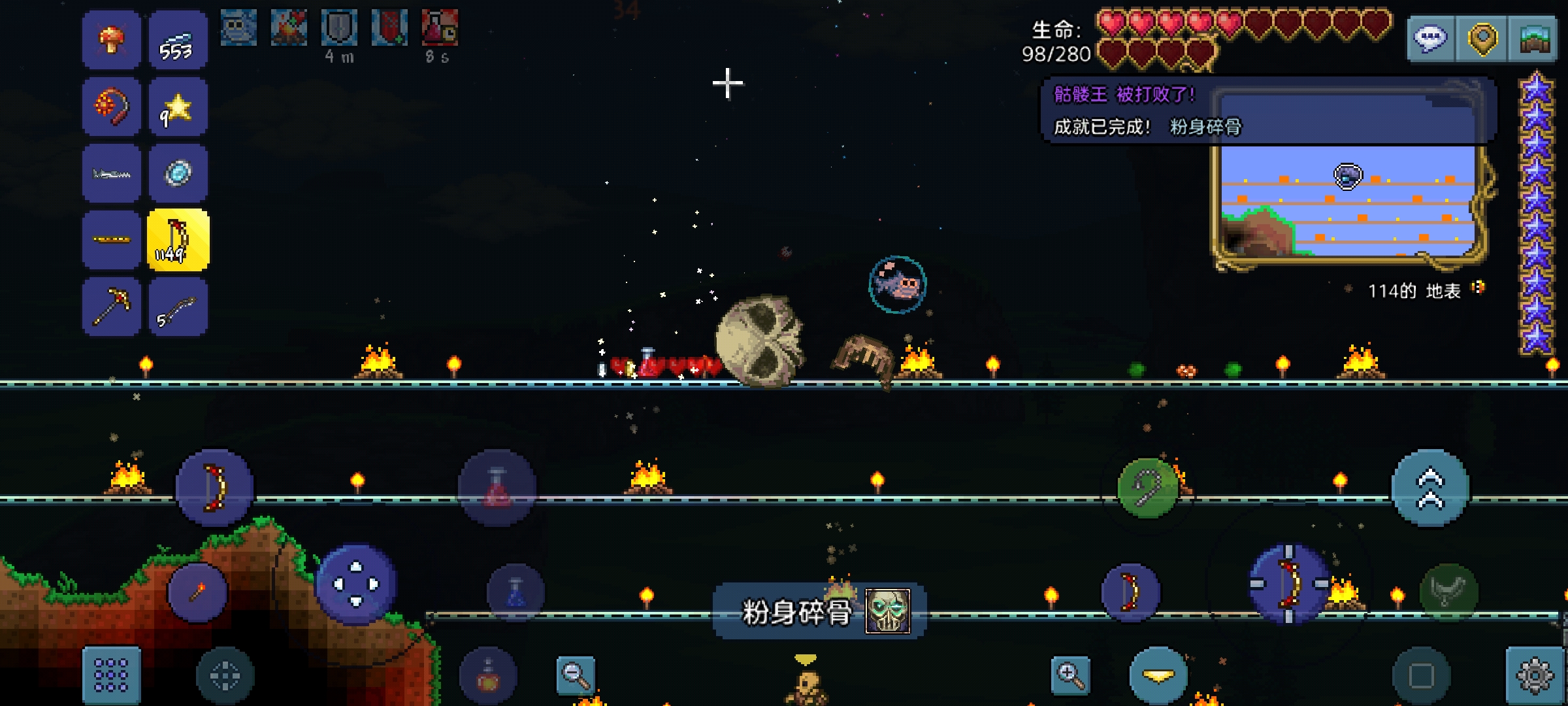The width and height of the screenshot is (1568, 706).
Task: Tap the yellow map pin button
Action: tap(1482, 39)
